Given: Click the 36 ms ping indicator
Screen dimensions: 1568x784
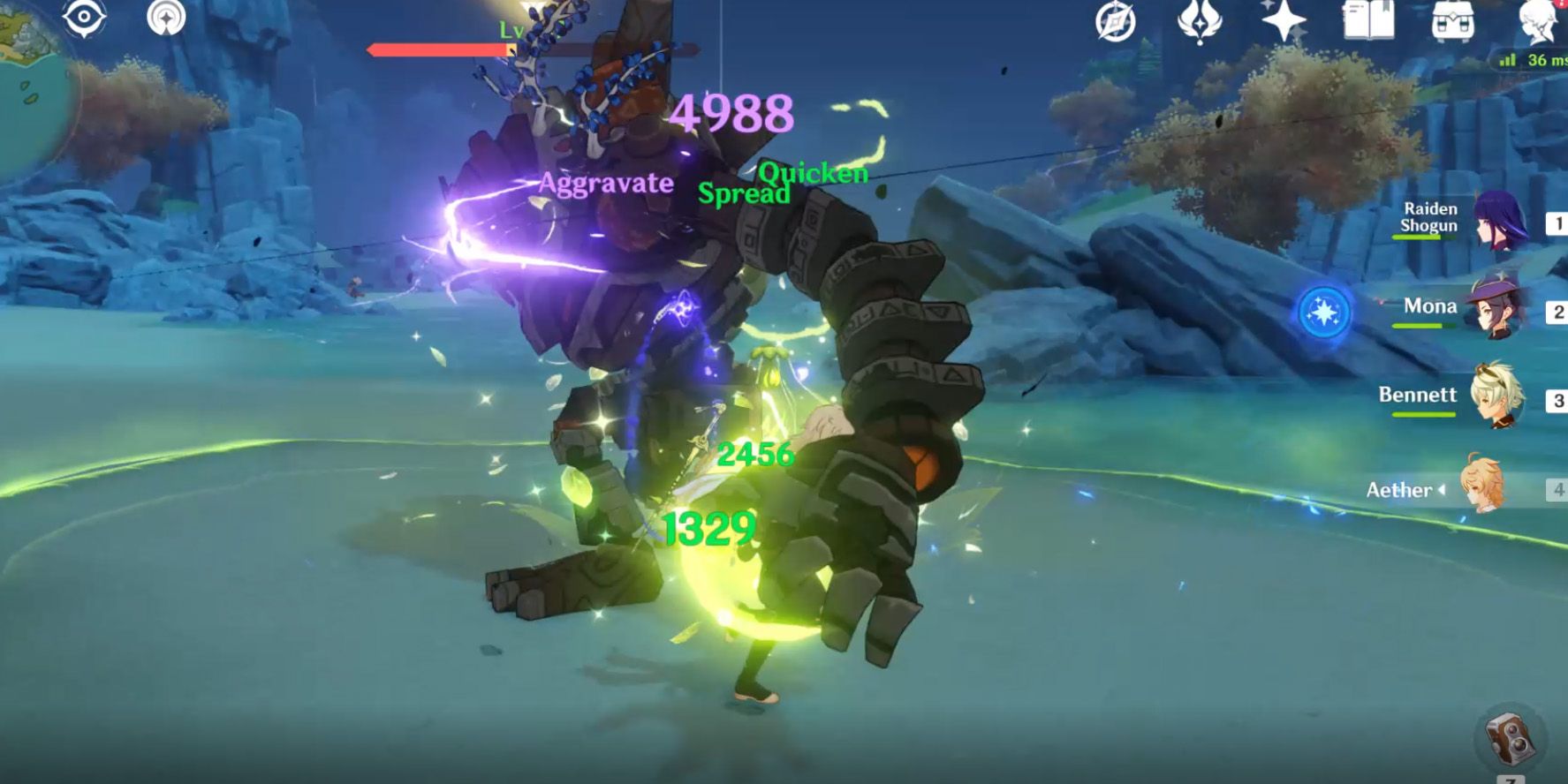Looking at the screenshot, I should 1537,60.
